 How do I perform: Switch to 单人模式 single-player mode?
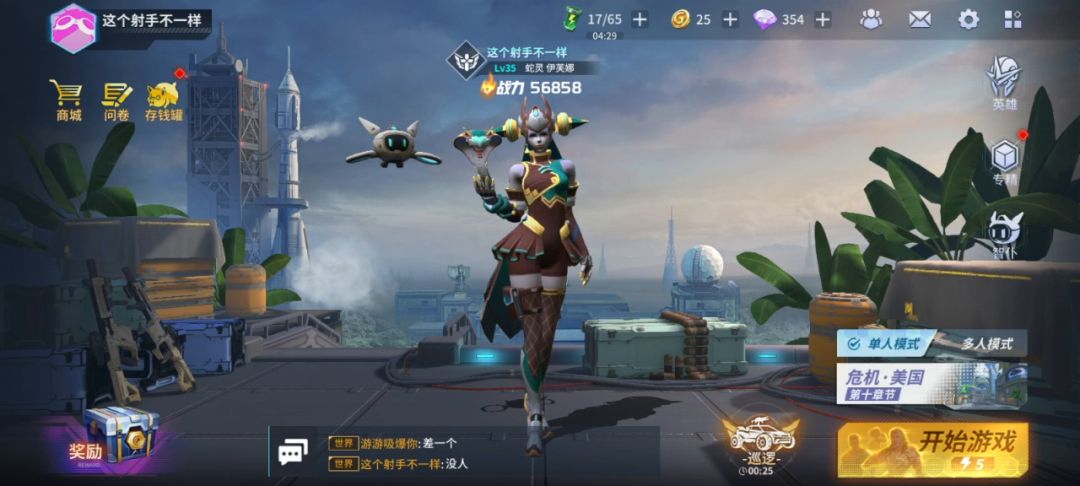886,343
